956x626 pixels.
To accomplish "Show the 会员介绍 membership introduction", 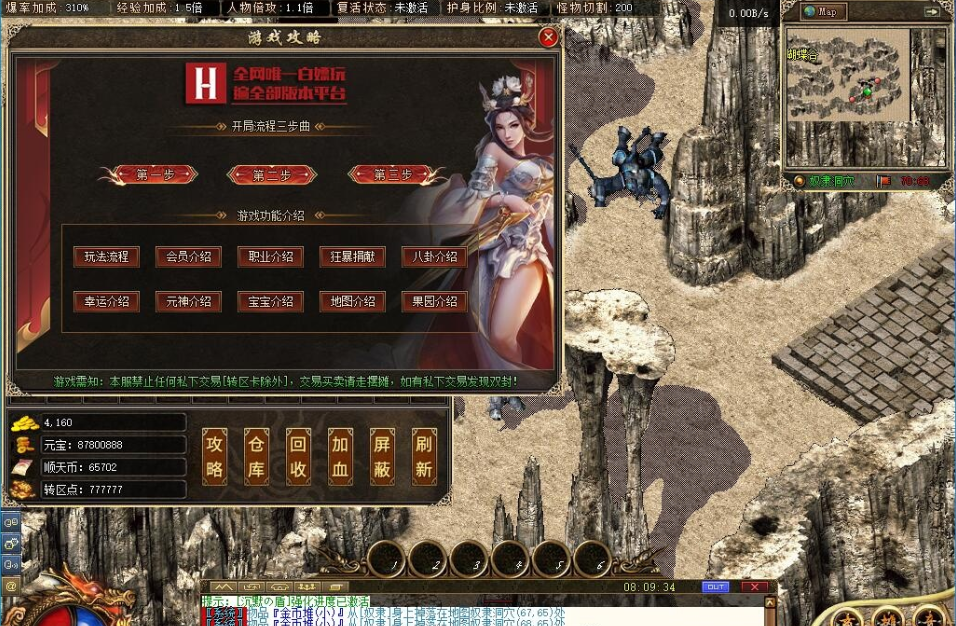I will (x=188, y=257).
